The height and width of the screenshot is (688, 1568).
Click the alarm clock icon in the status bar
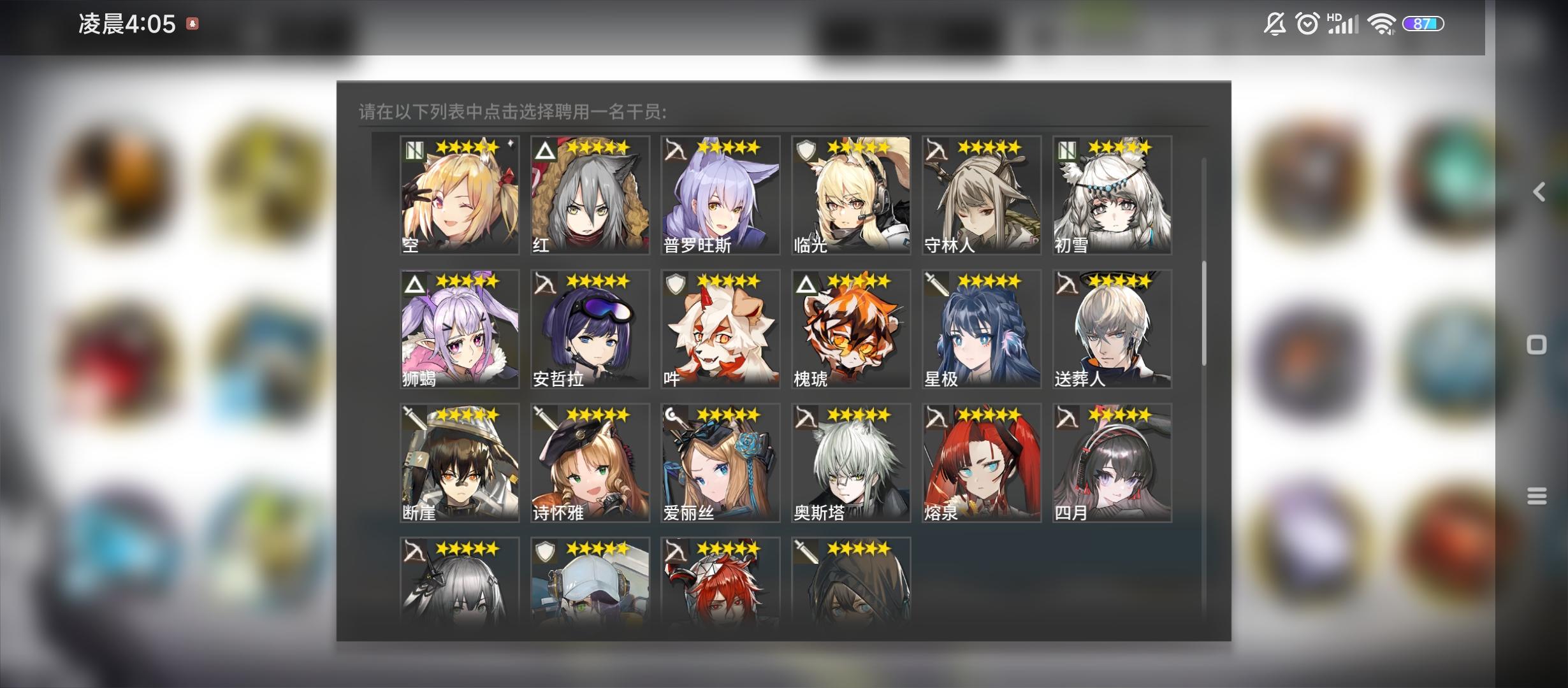1307,24
